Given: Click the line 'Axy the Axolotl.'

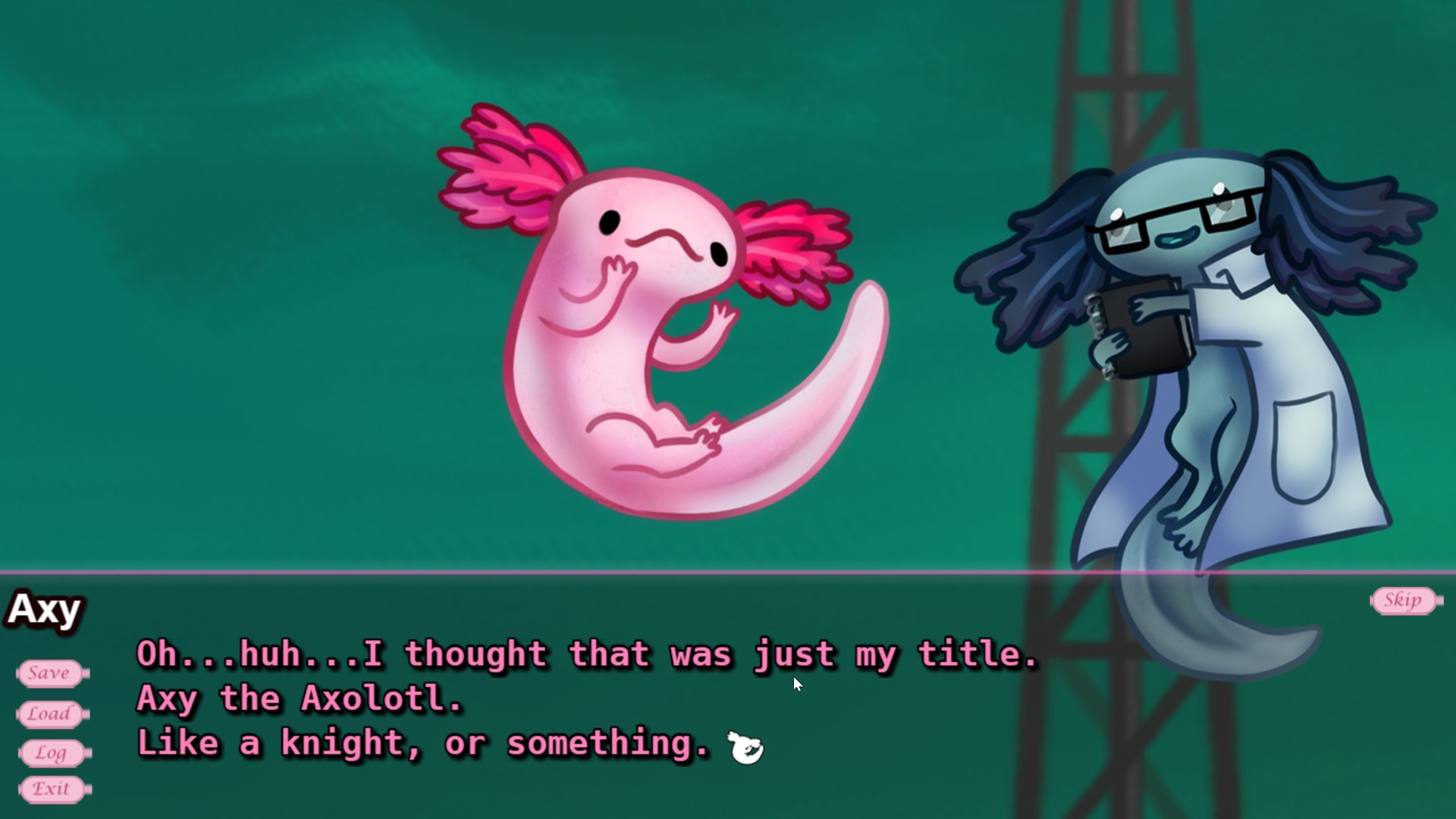Looking at the screenshot, I should 298,698.
